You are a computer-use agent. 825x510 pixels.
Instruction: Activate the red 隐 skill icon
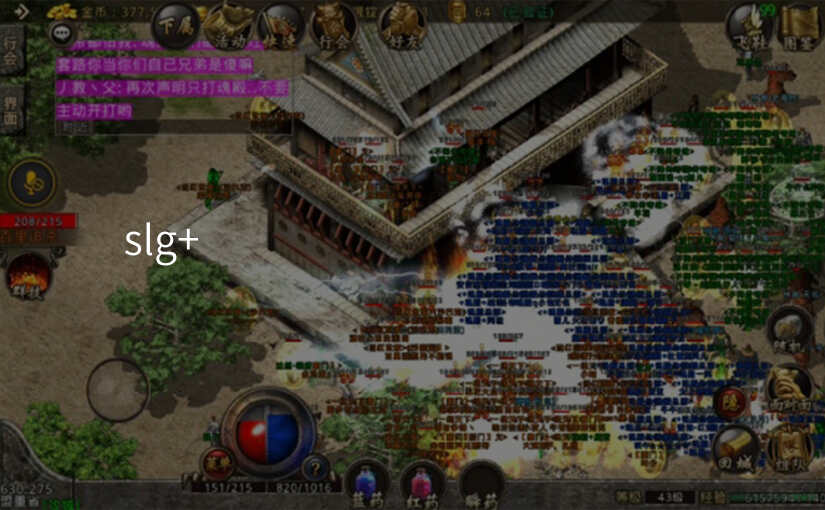730,402
